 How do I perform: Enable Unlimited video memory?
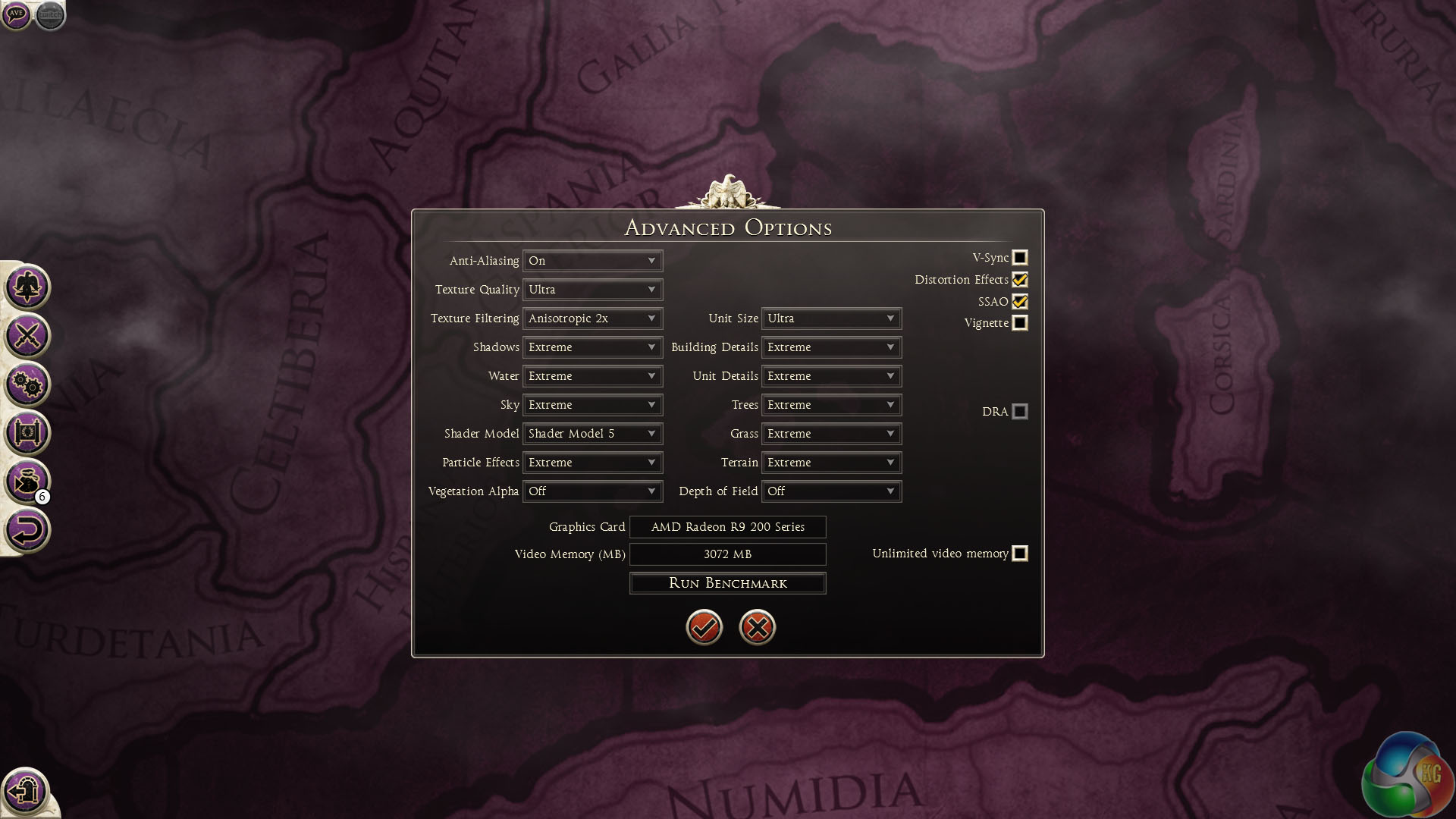point(1020,554)
